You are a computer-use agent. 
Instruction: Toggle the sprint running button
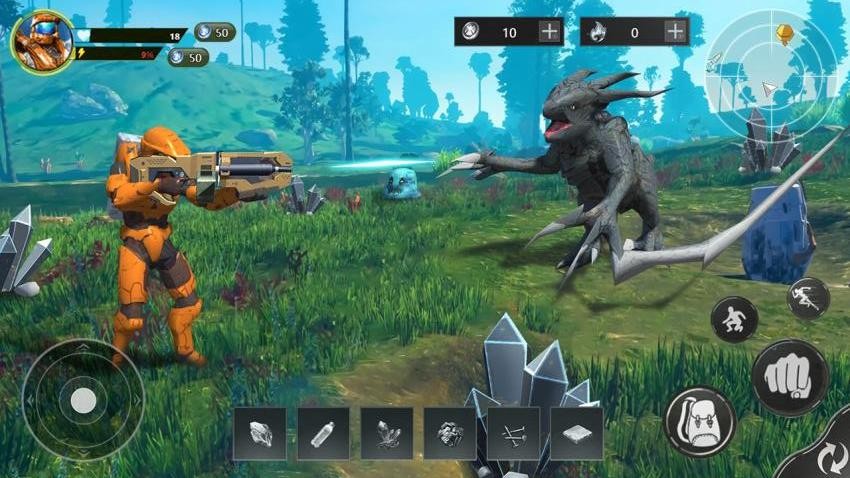[808, 298]
